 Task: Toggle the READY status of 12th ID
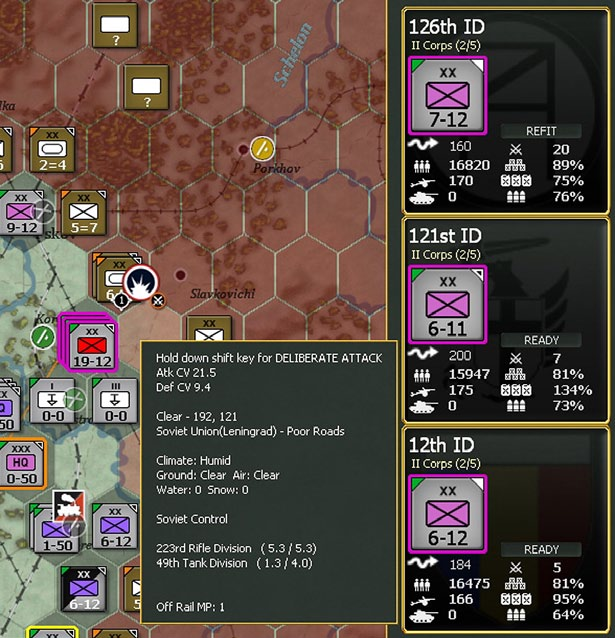pyautogui.click(x=541, y=549)
